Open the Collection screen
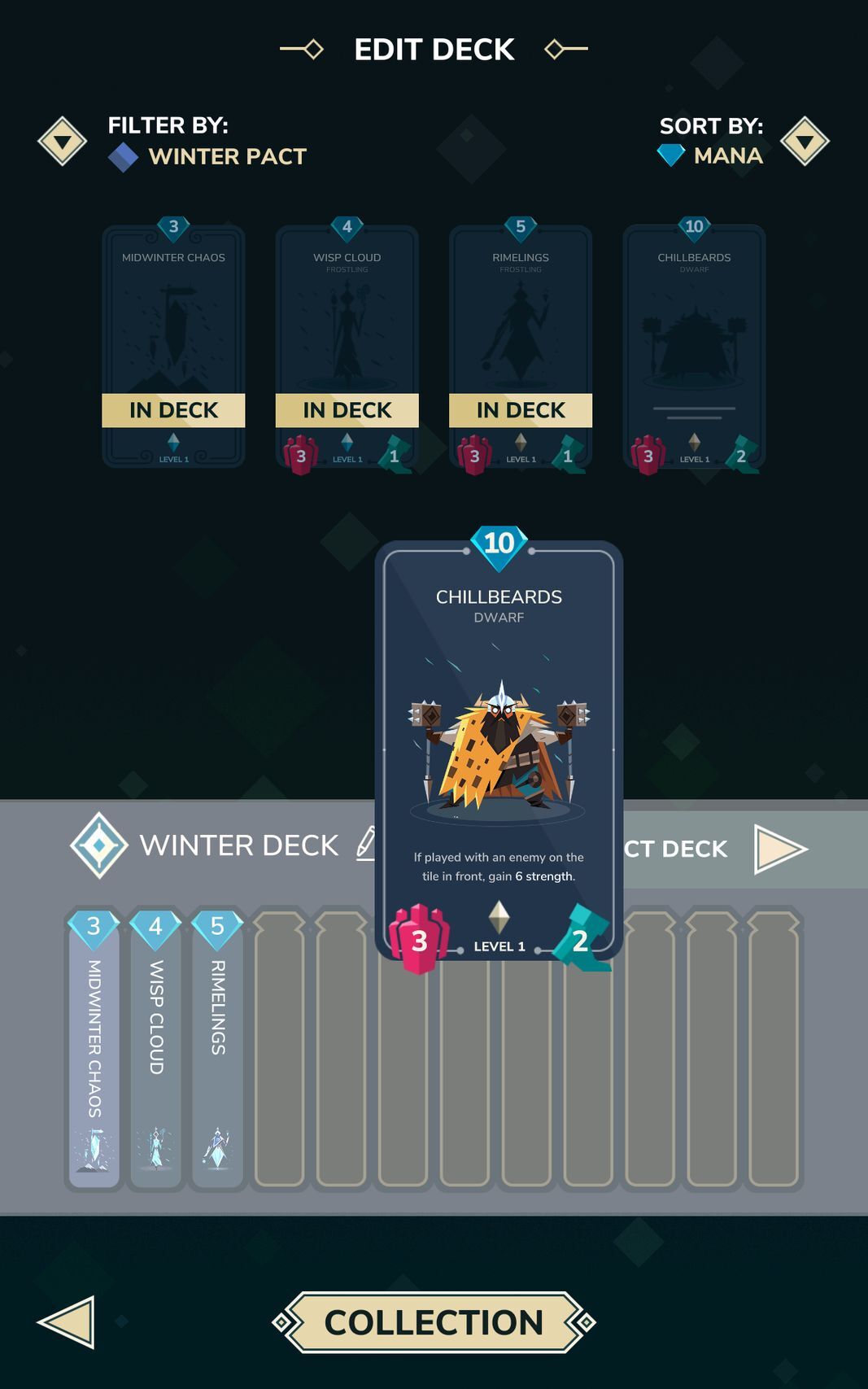This screenshot has height=1389, width=868. pyautogui.click(x=434, y=1322)
